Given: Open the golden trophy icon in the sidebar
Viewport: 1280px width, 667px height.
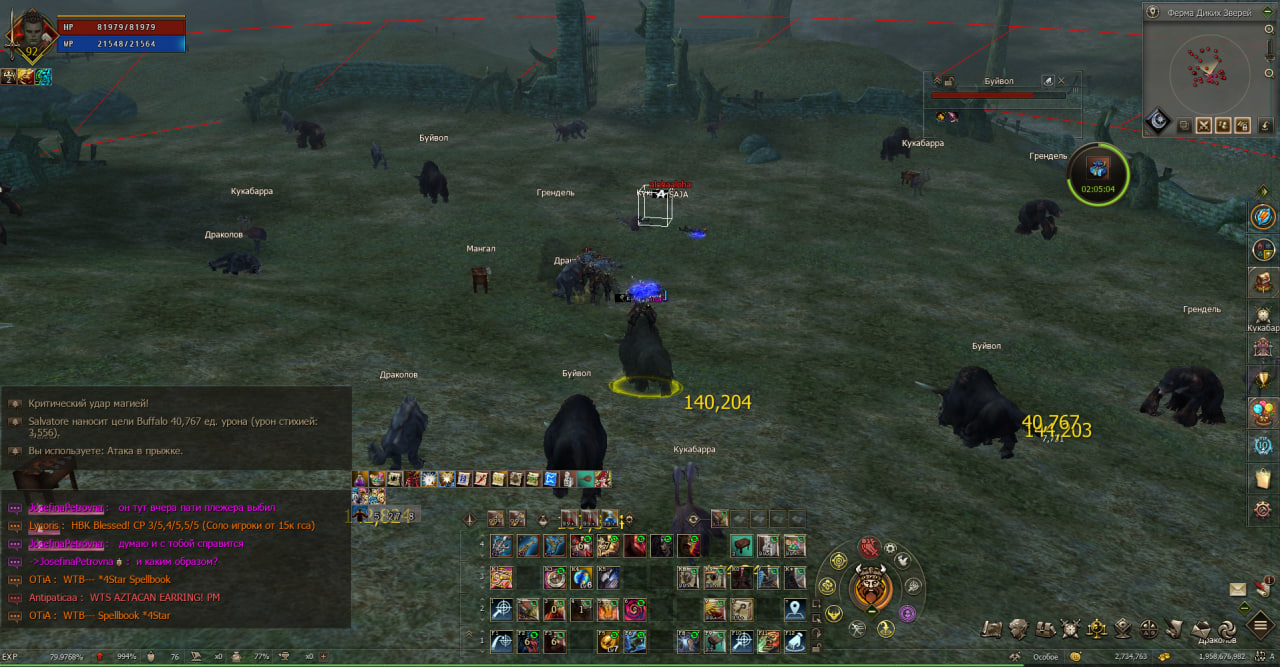Looking at the screenshot, I should (1263, 380).
